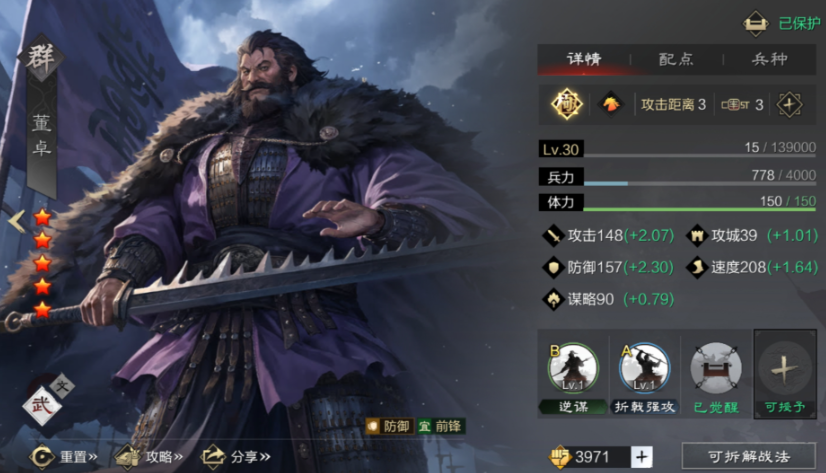The image size is (826, 473).
Task: Tap the diamond cross icon beside cost
Action: (790, 103)
